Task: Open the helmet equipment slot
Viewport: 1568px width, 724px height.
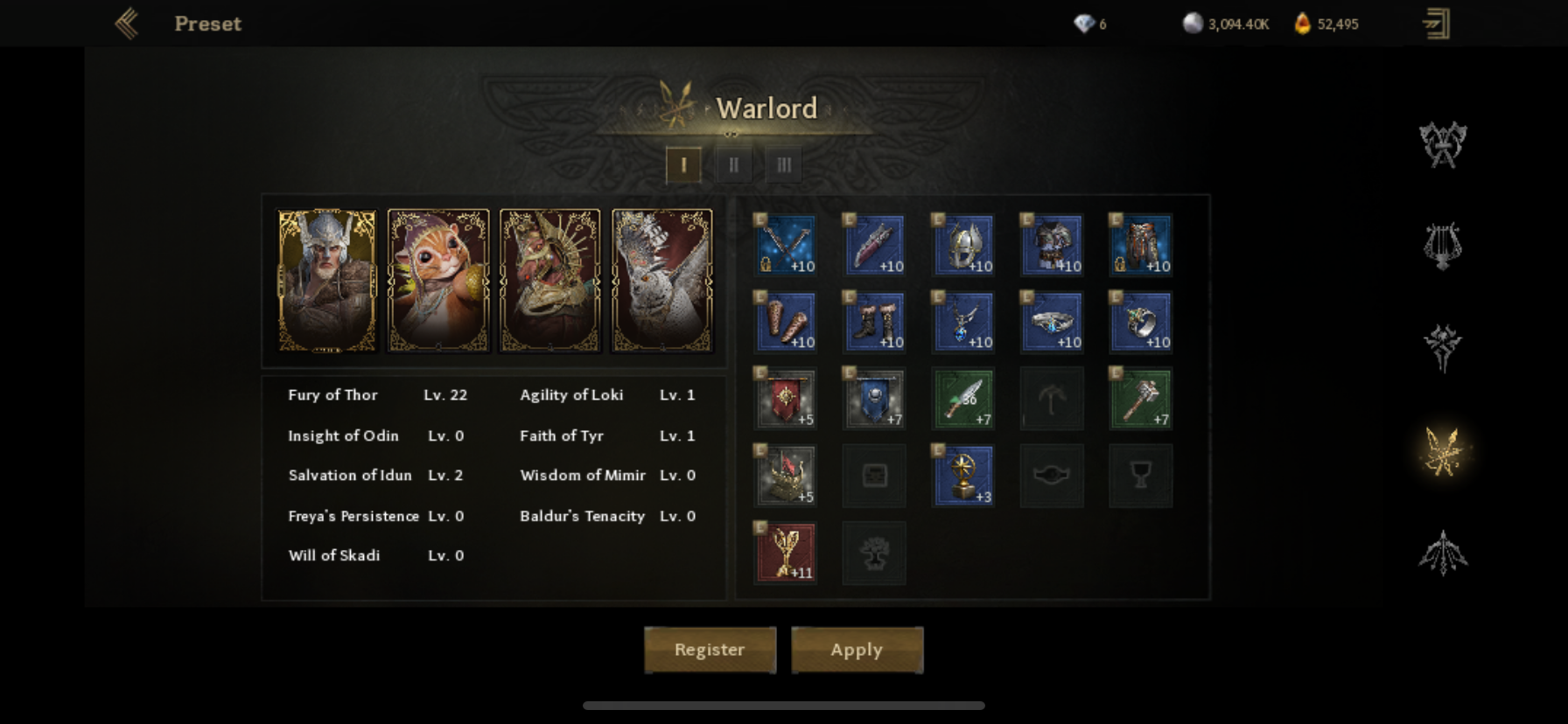Action: [962, 246]
